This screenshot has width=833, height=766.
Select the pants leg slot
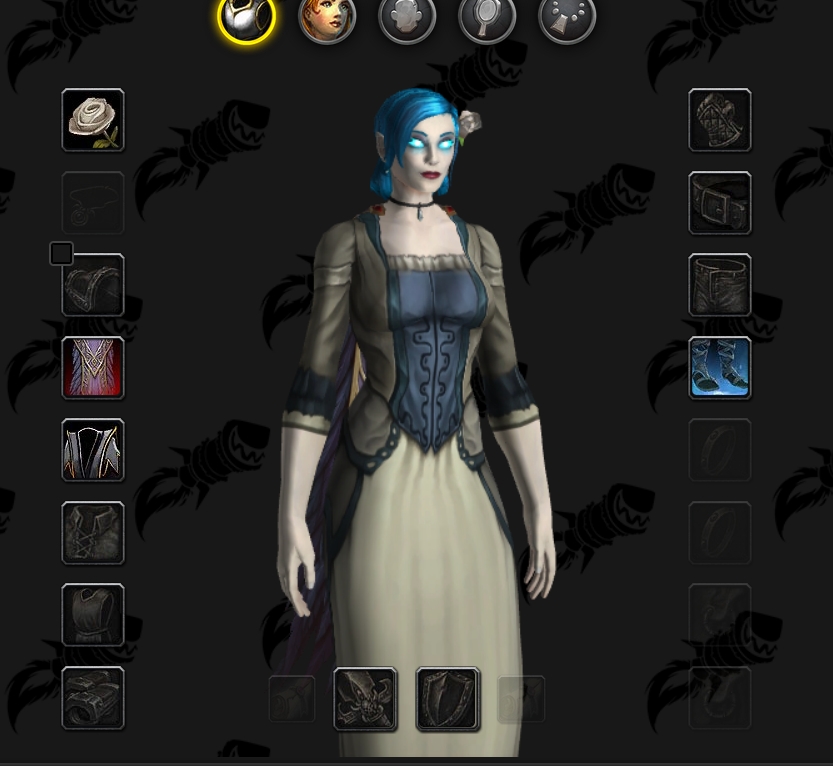pos(720,285)
